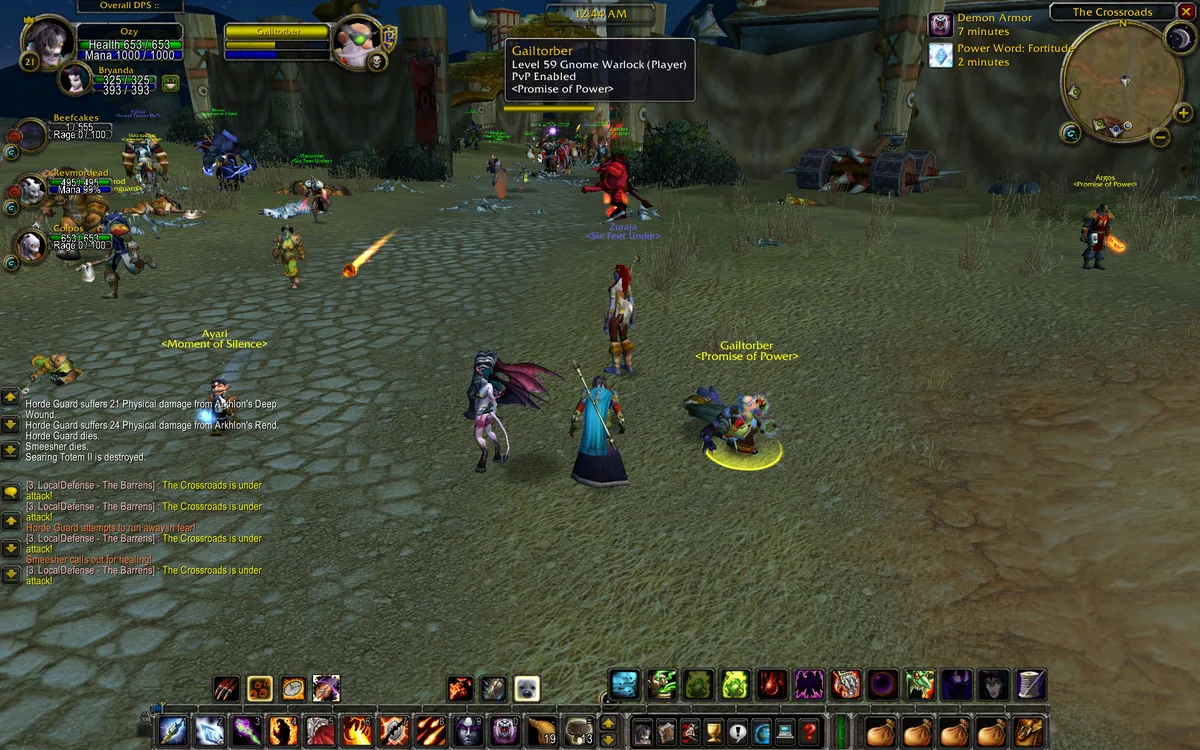This screenshot has height=750, width=1200.
Task: Open the world map globe button
Action: [x=762, y=731]
